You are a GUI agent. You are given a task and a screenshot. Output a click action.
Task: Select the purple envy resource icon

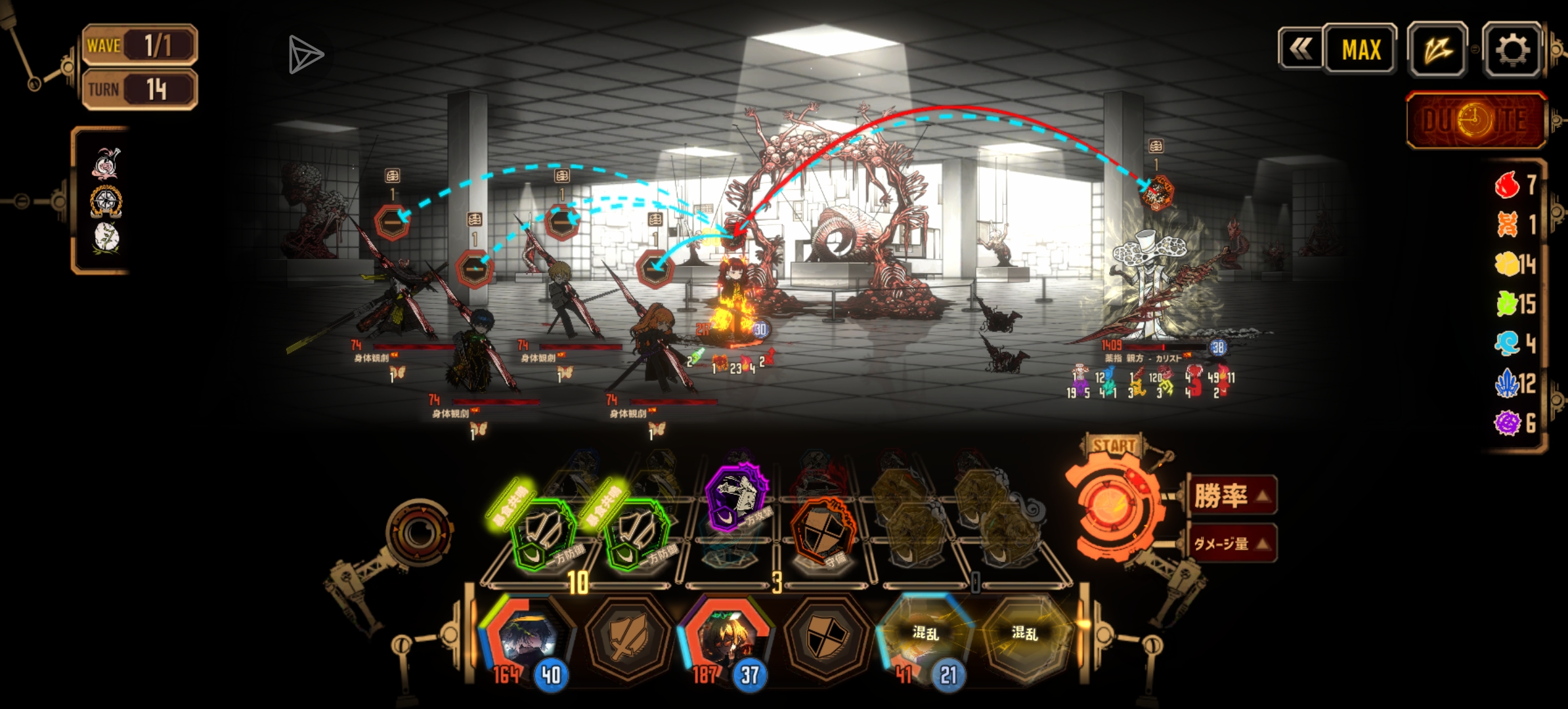point(1508,423)
